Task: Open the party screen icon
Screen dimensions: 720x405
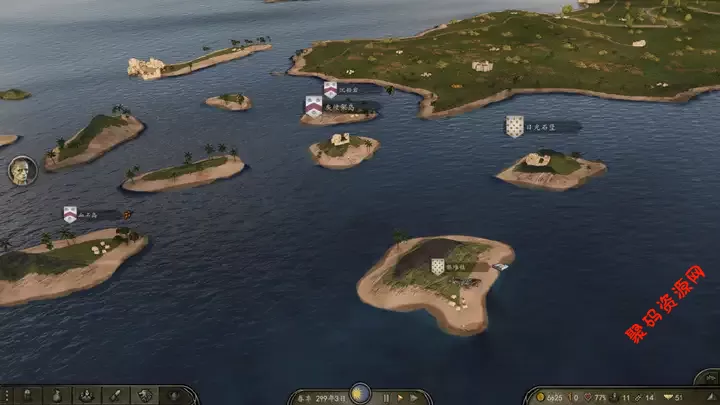Action: 85,396
